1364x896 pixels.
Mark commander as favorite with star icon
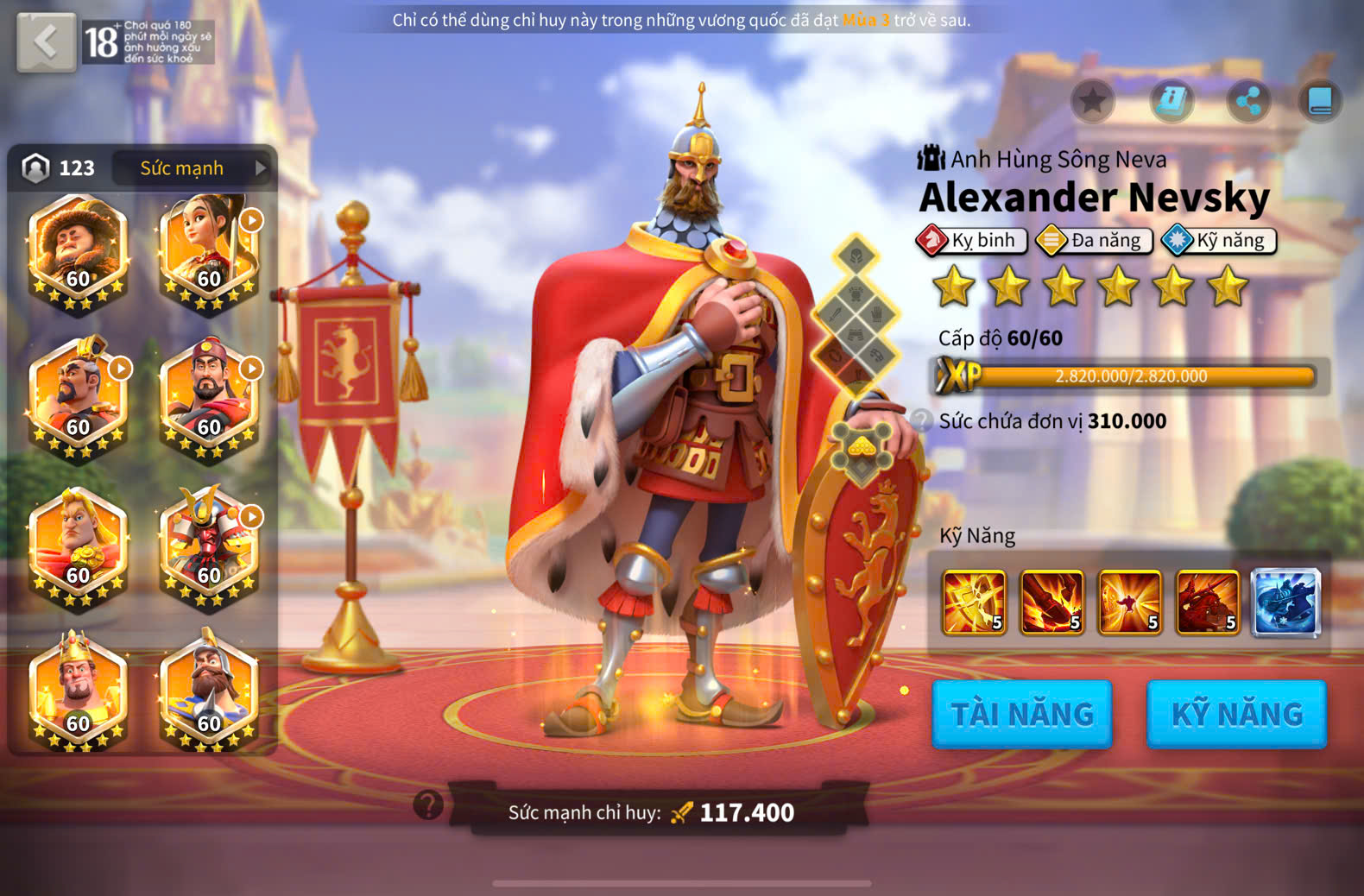click(x=1092, y=101)
